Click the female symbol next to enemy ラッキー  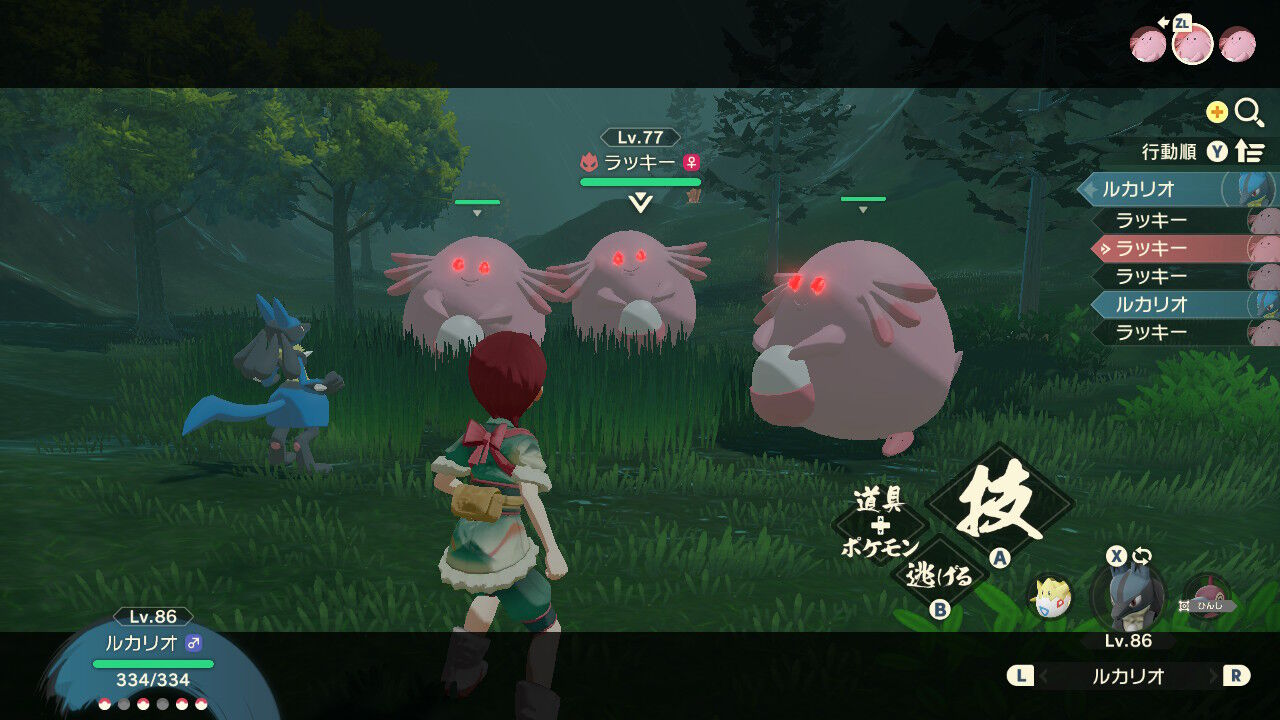[692, 162]
